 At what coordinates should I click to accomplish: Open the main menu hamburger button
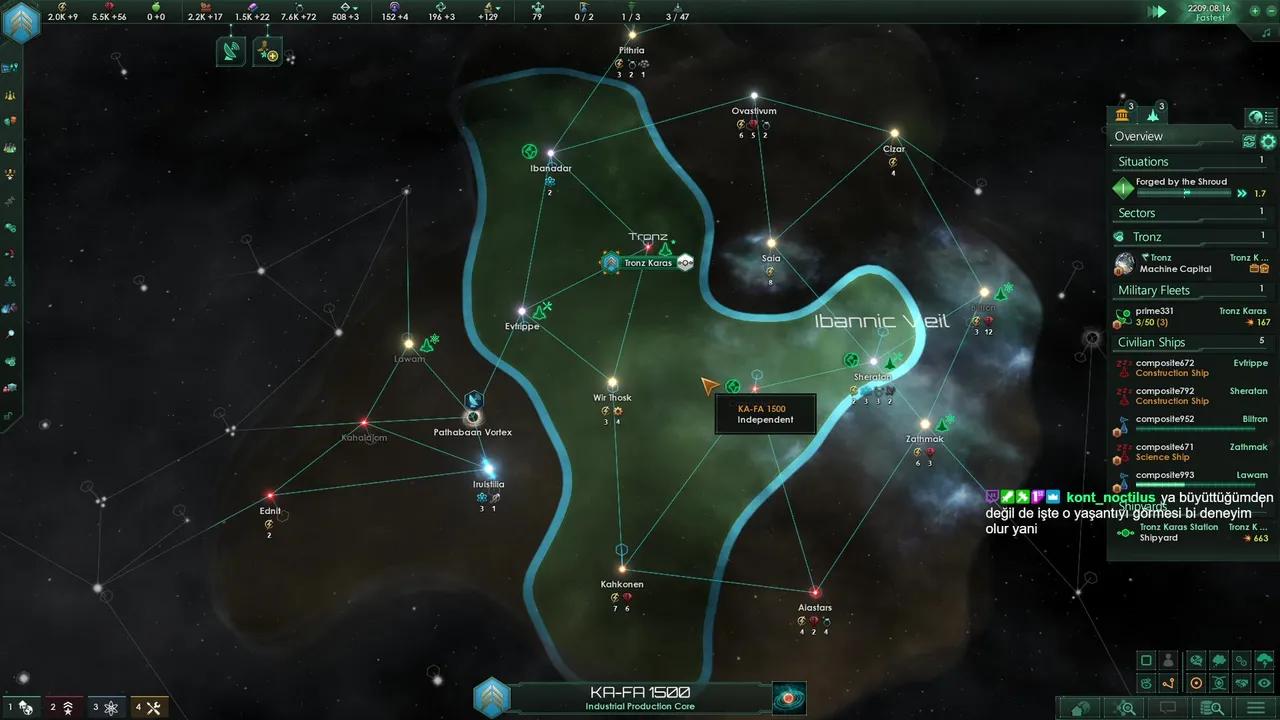[1255, 708]
